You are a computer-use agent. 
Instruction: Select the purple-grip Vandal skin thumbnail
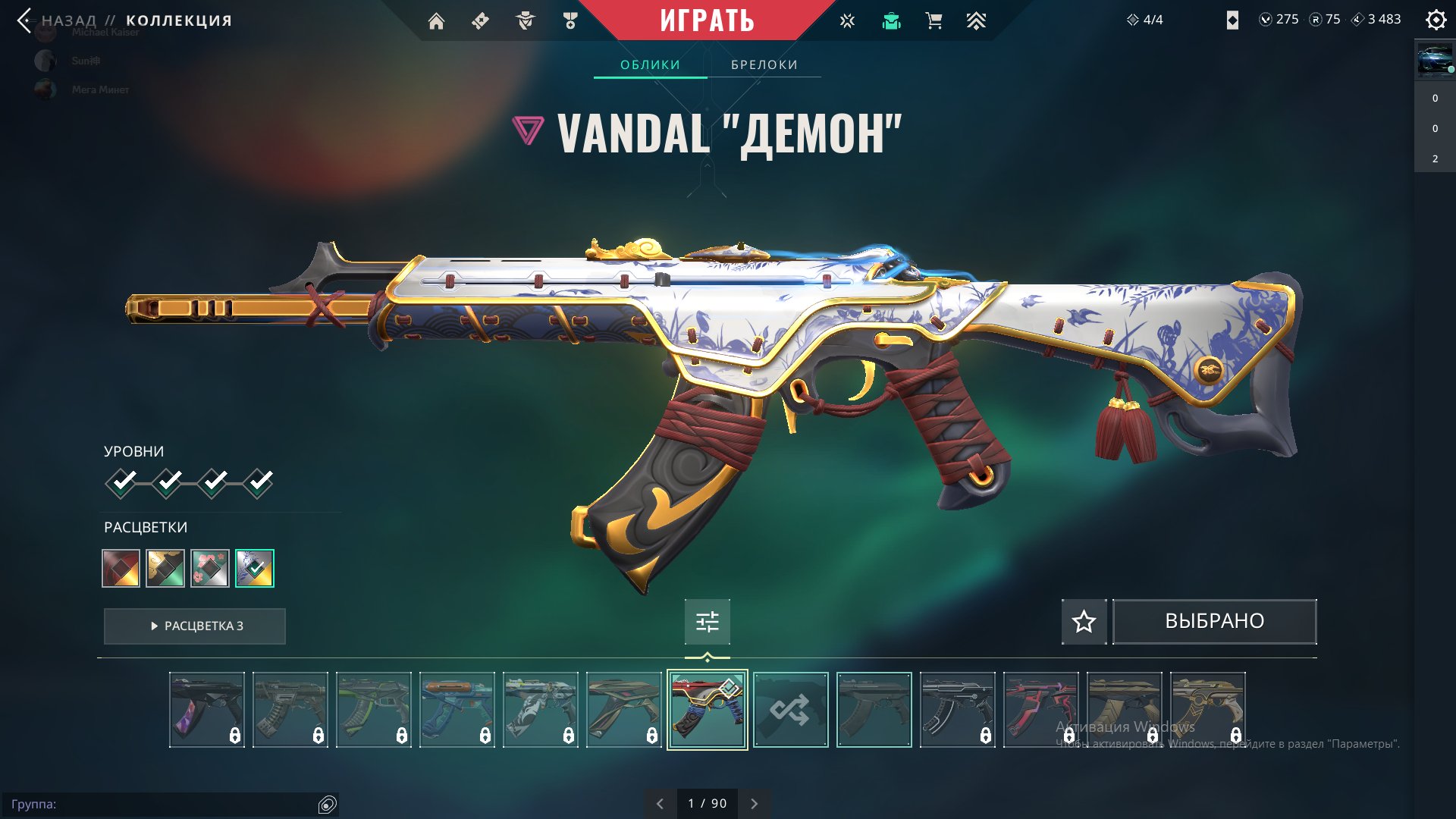click(207, 710)
